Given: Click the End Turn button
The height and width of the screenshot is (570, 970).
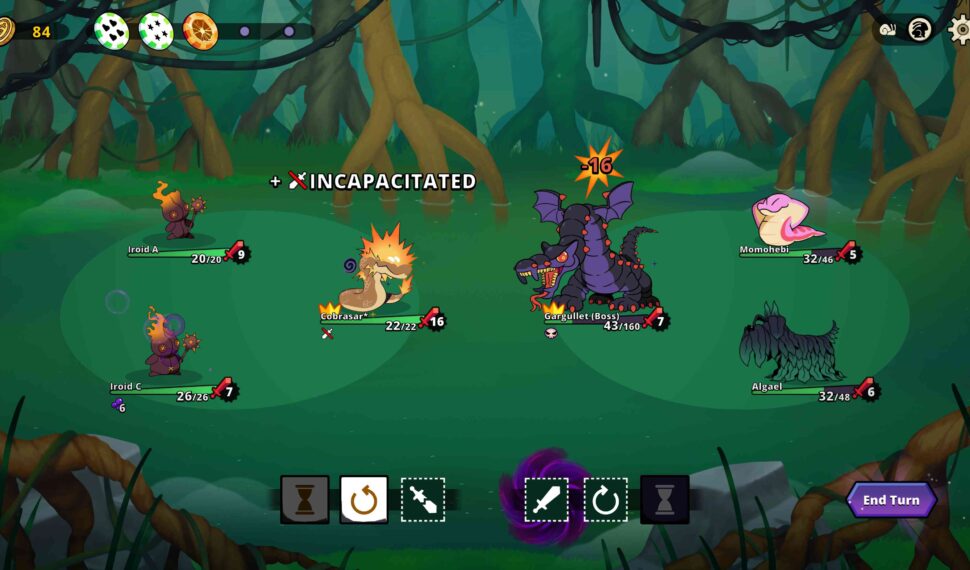Looking at the screenshot, I should pos(891,500).
